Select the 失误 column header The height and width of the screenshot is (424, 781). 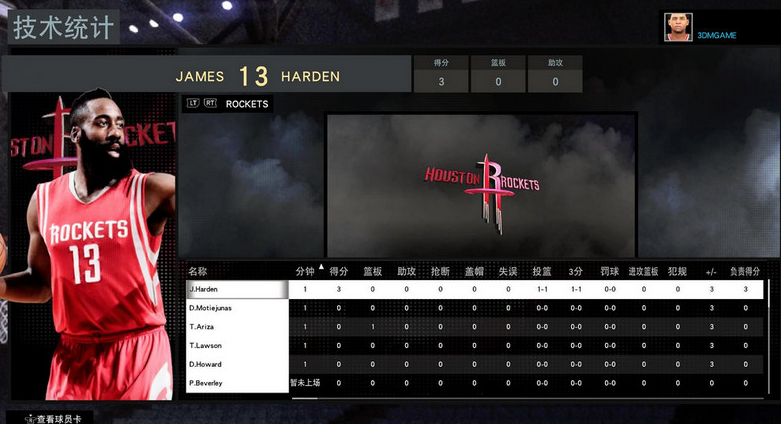[508, 271]
